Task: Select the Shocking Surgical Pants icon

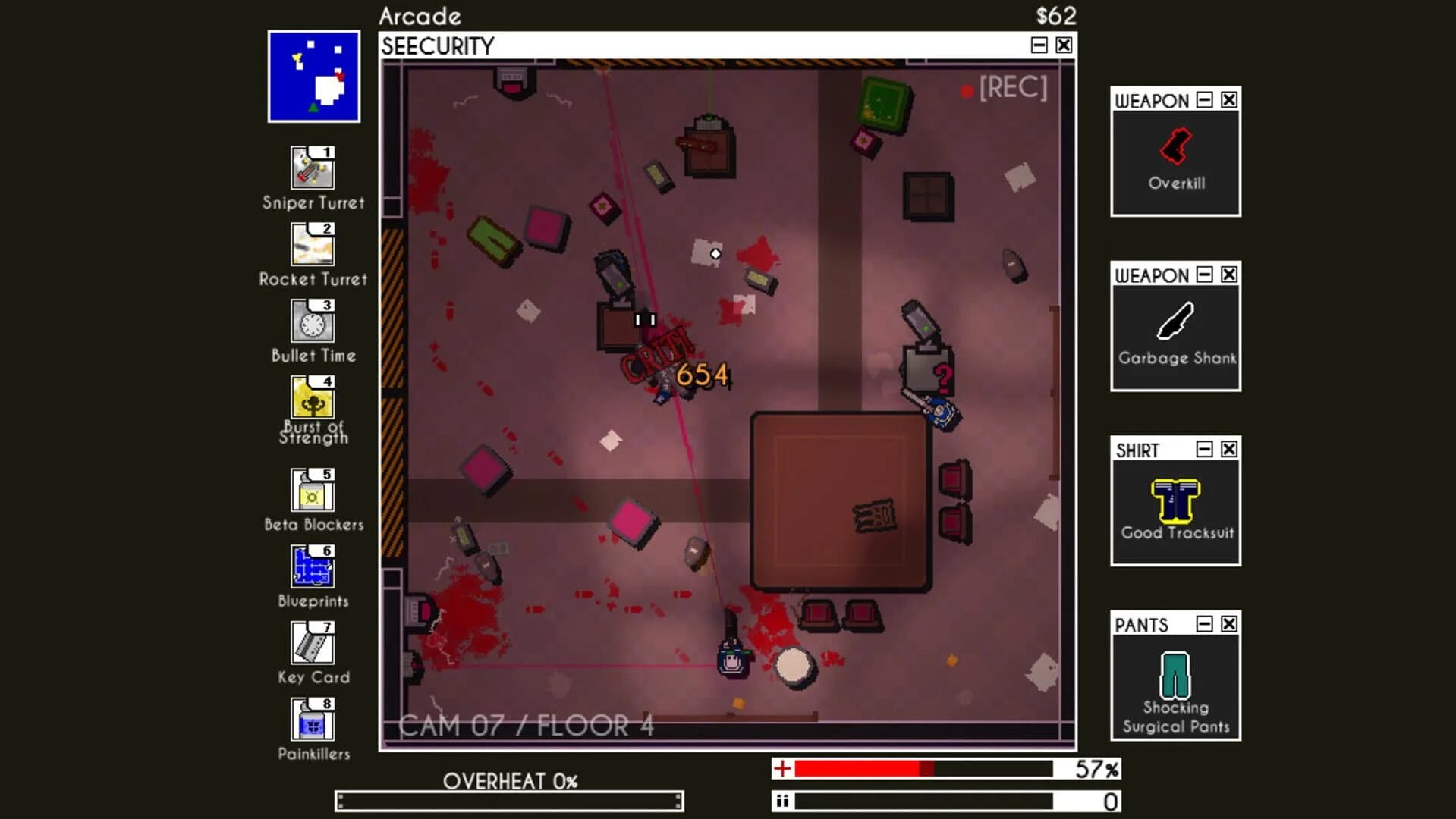Action: click(x=1175, y=675)
